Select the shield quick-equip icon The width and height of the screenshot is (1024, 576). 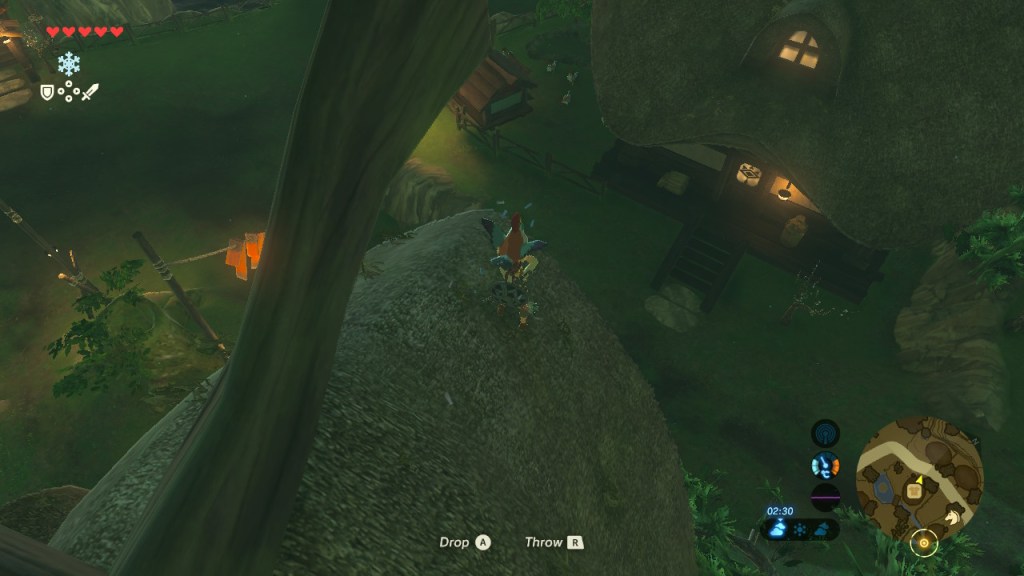(x=46, y=92)
